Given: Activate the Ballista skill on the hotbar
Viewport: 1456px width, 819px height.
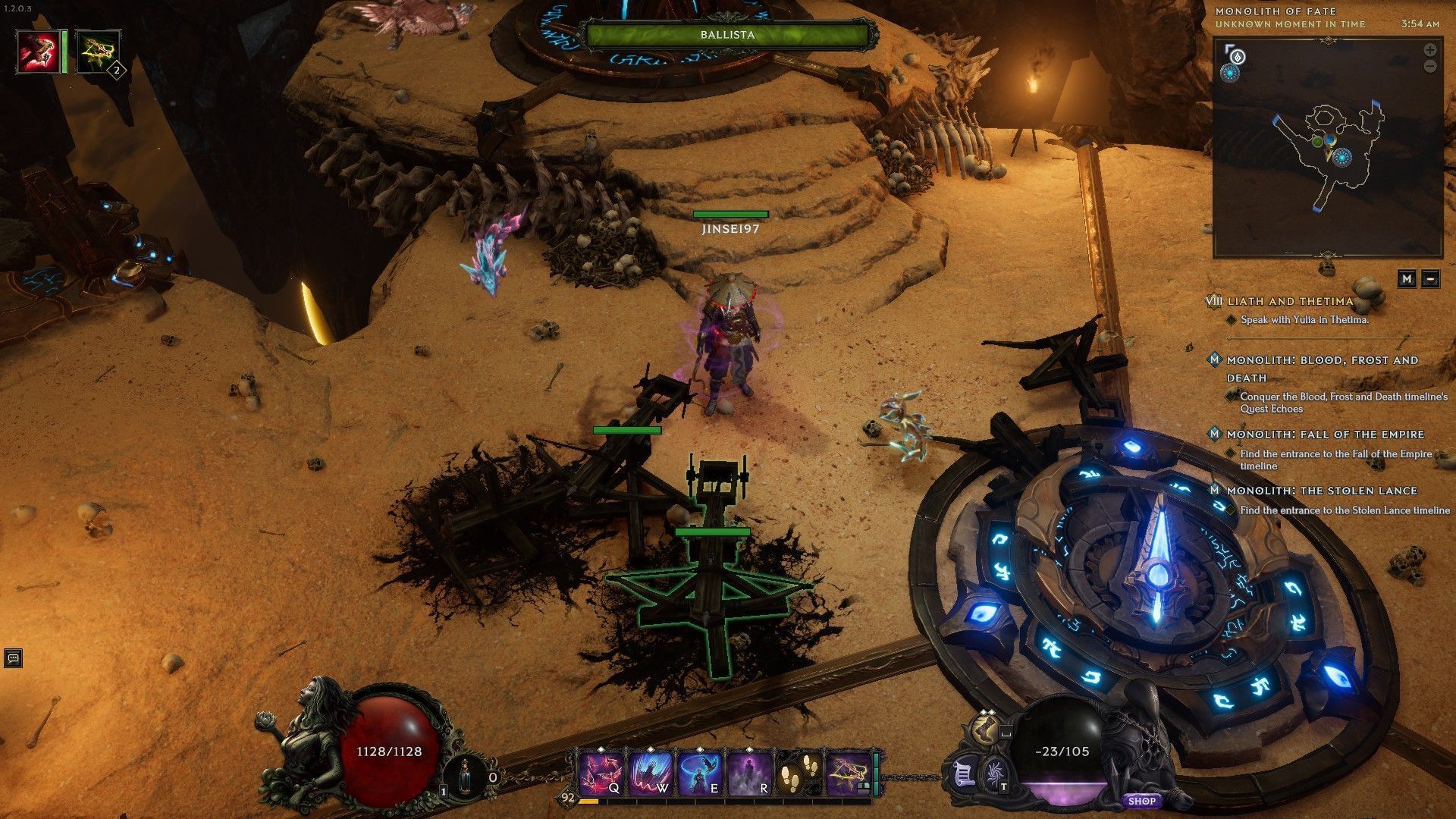Looking at the screenshot, I should pyautogui.click(x=847, y=774).
